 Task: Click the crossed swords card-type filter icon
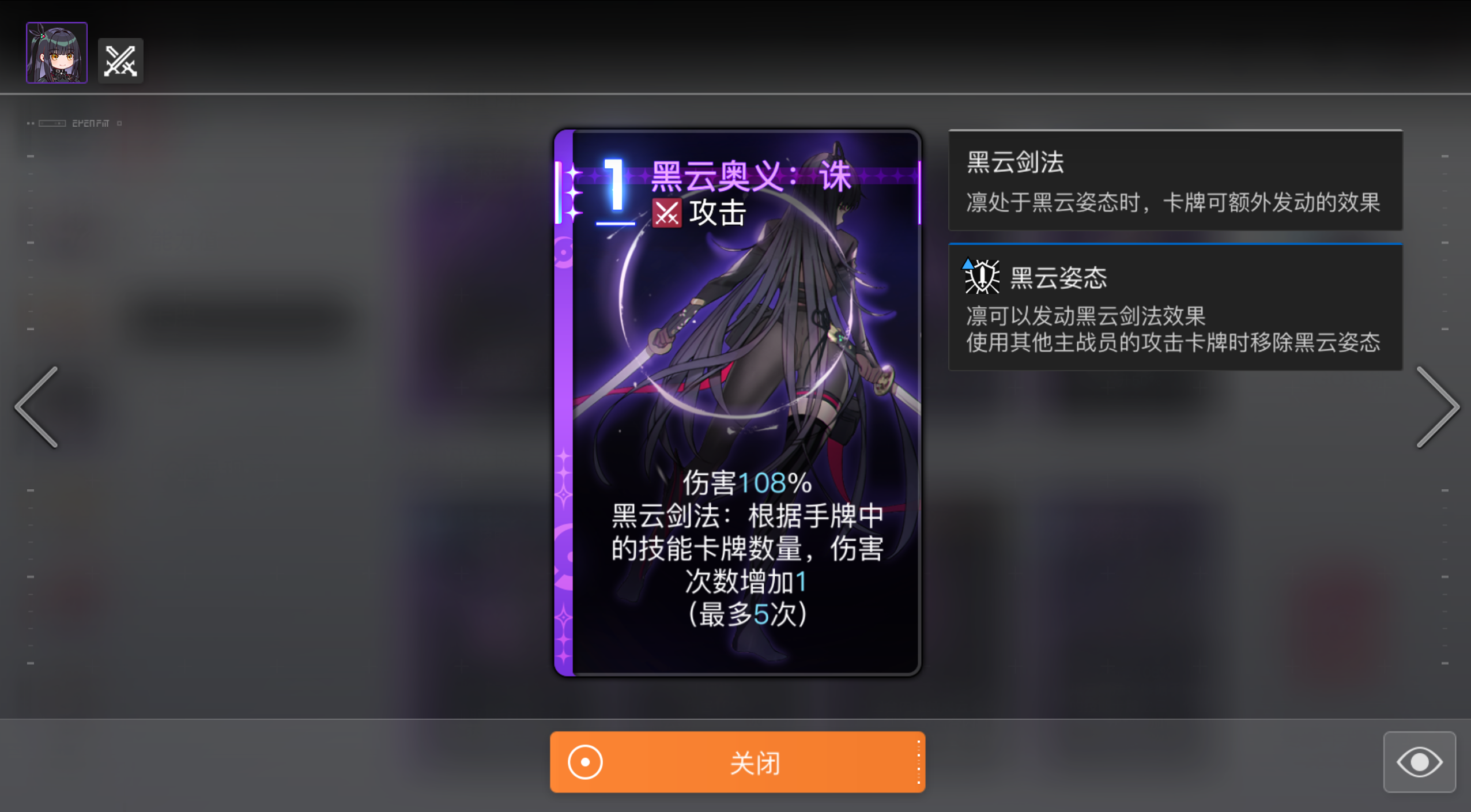(x=120, y=60)
